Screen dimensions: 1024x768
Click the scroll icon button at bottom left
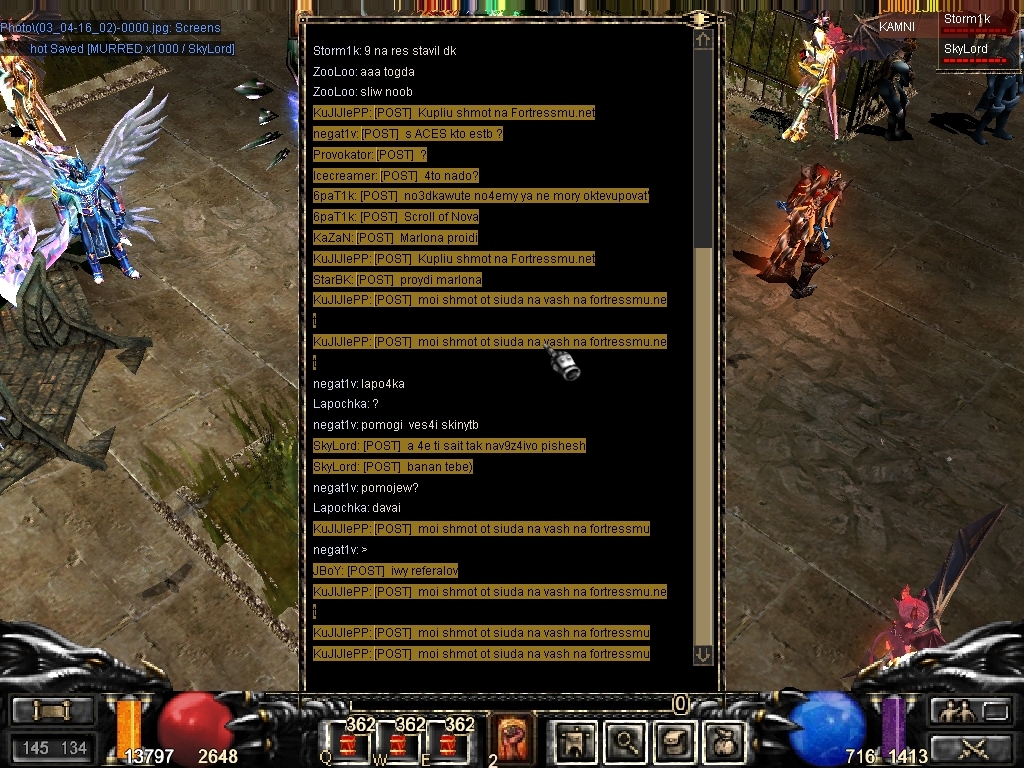click(53, 711)
